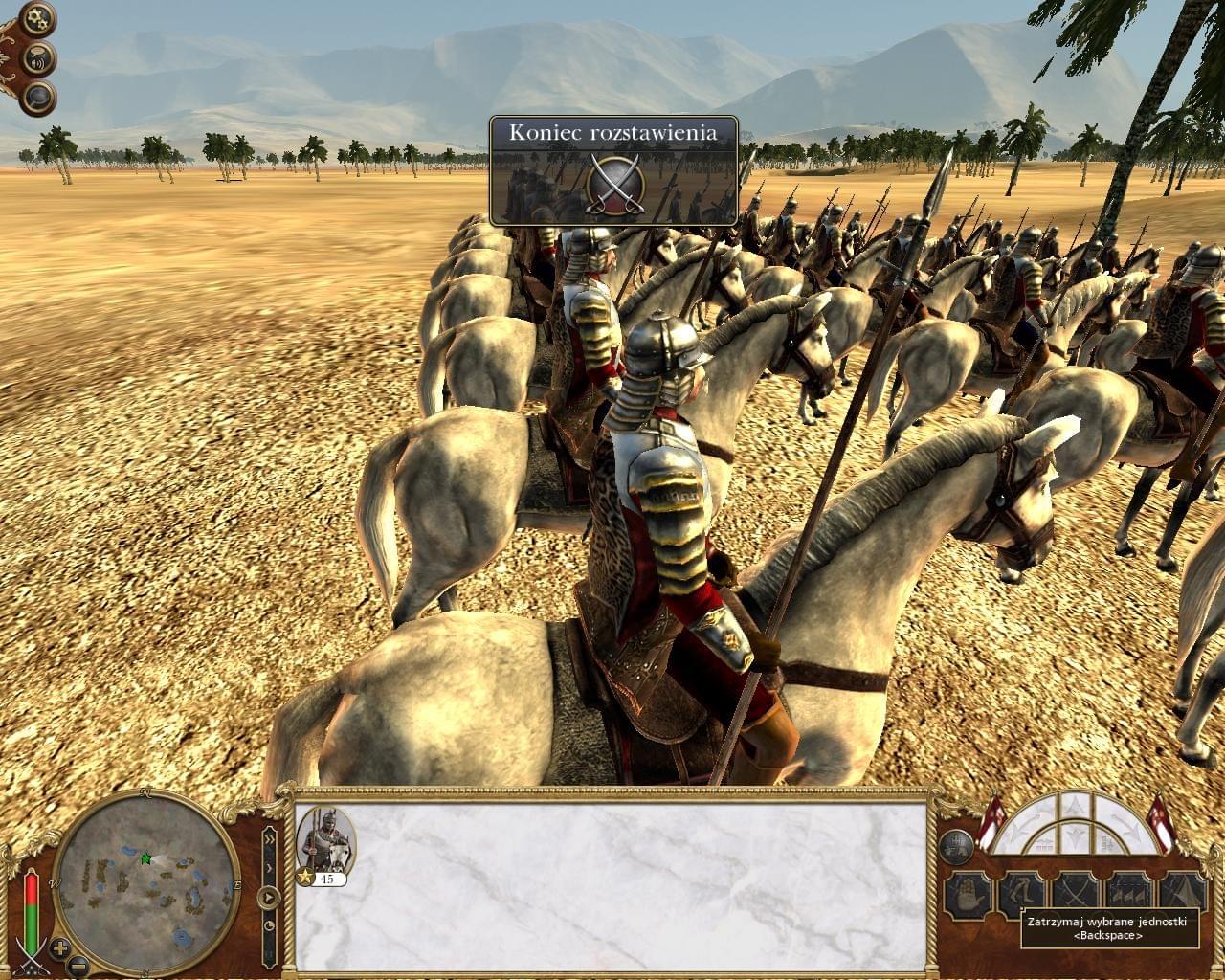Zoom out the minimap with minus
Image resolution: width=1225 pixels, height=980 pixels.
(x=79, y=966)
